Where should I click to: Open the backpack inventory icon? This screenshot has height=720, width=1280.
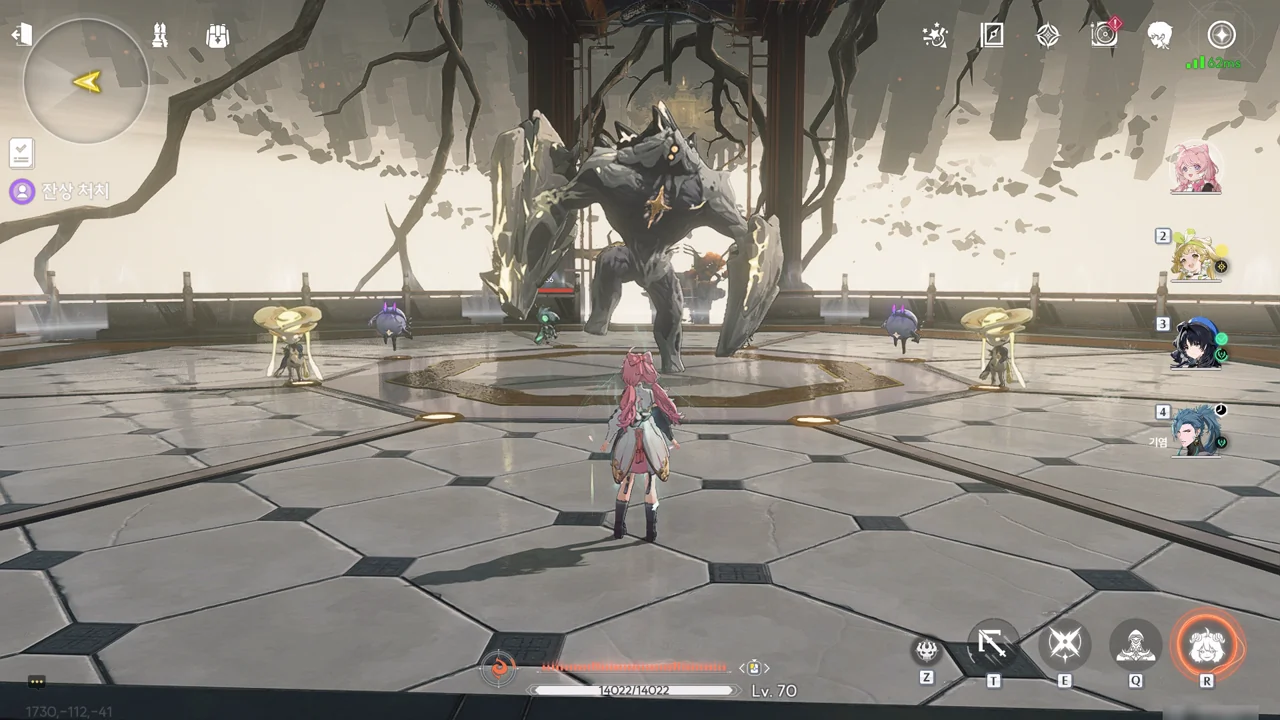pyautogui.click(x=217, y=35)
